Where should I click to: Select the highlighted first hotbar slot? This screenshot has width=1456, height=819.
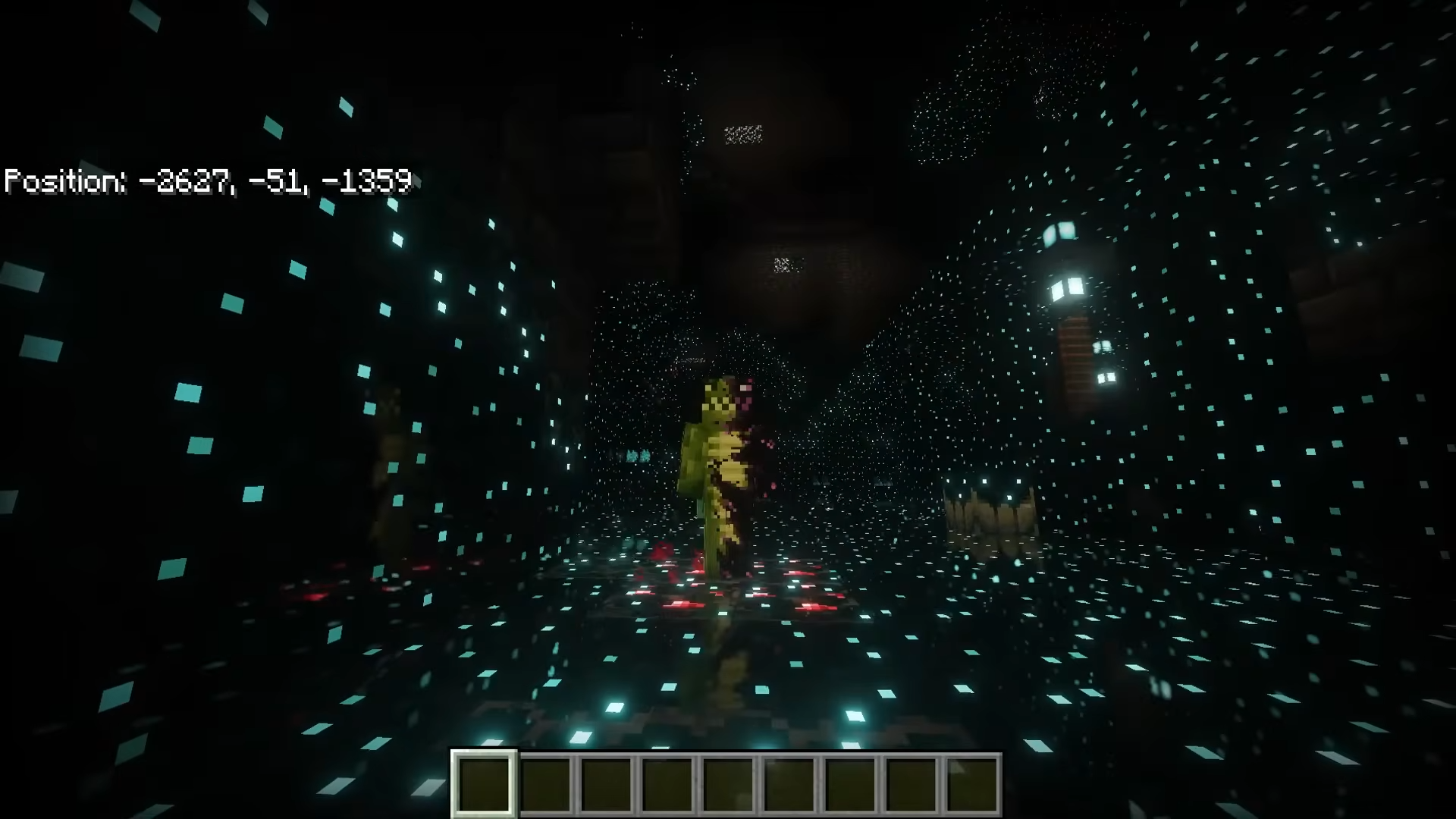tap(485, 784)
